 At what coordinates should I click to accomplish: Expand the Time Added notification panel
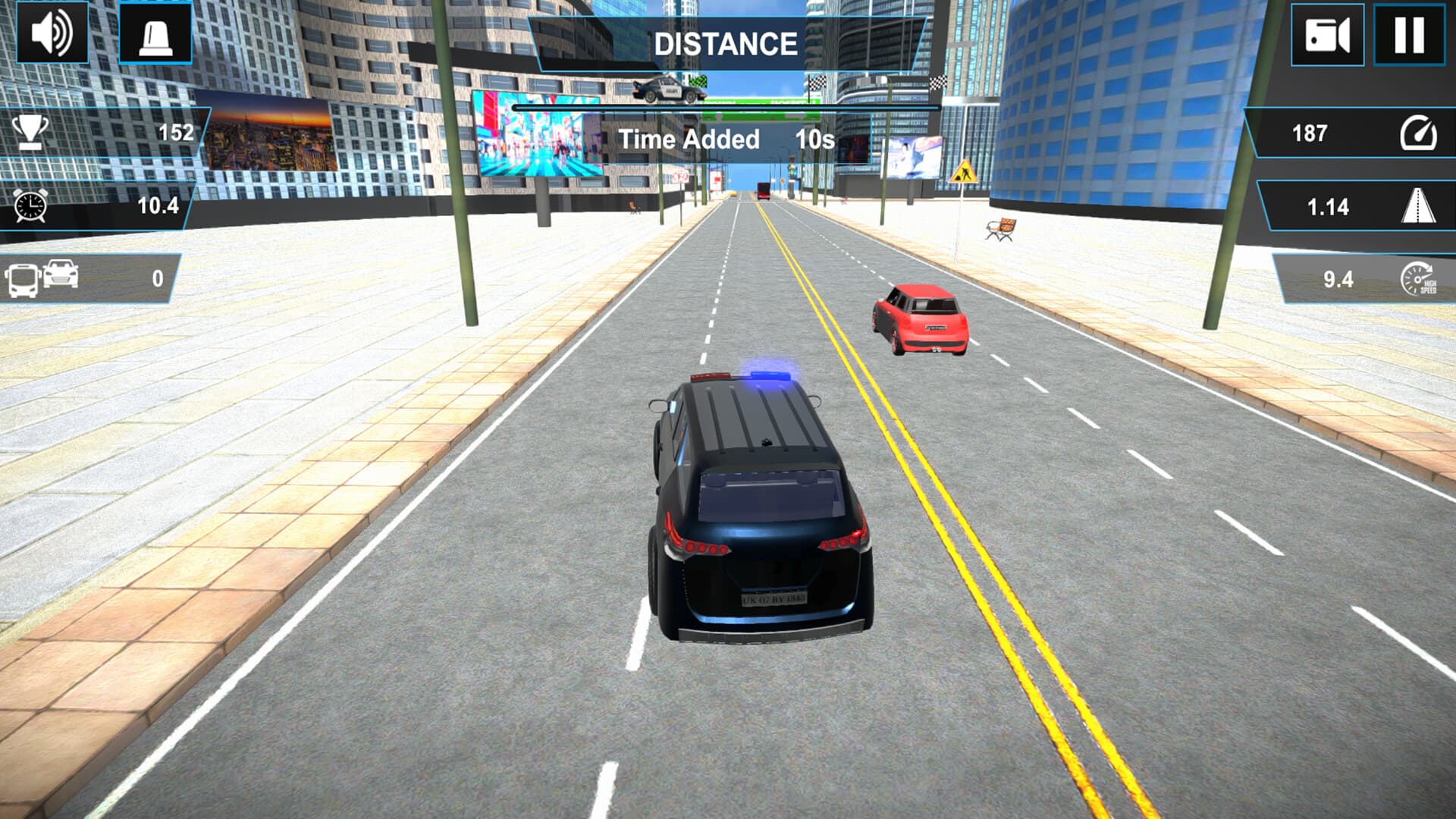726,139
